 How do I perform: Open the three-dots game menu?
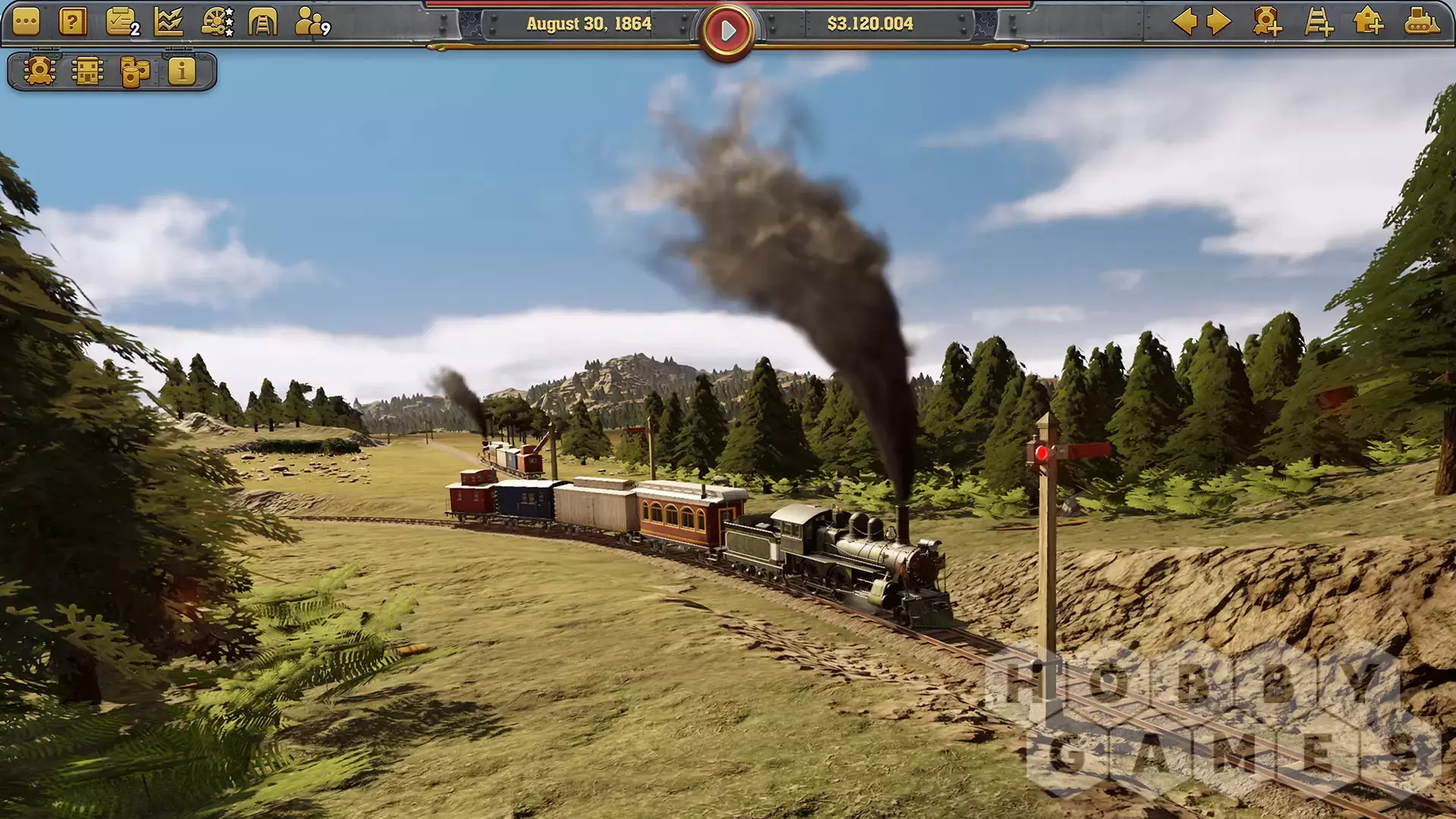26,23
